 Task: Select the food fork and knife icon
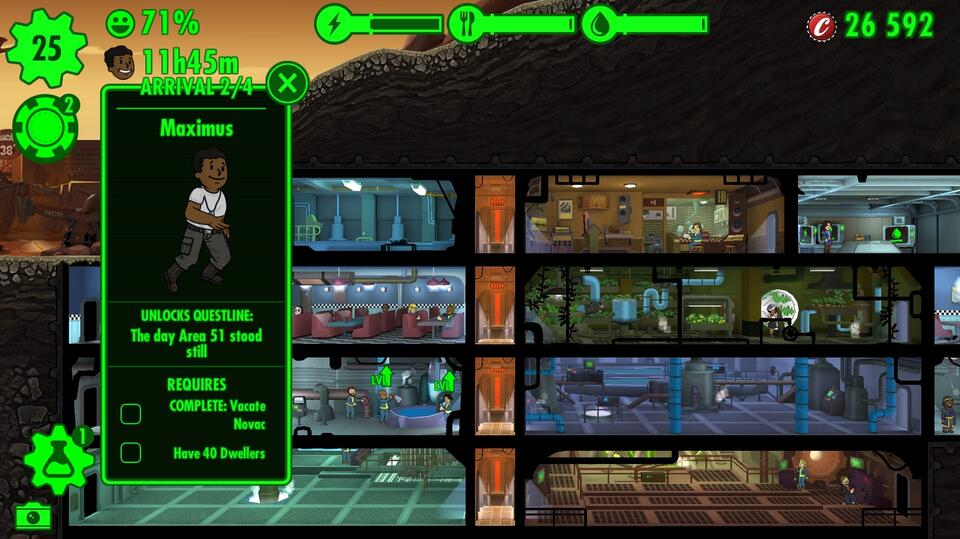467,24
